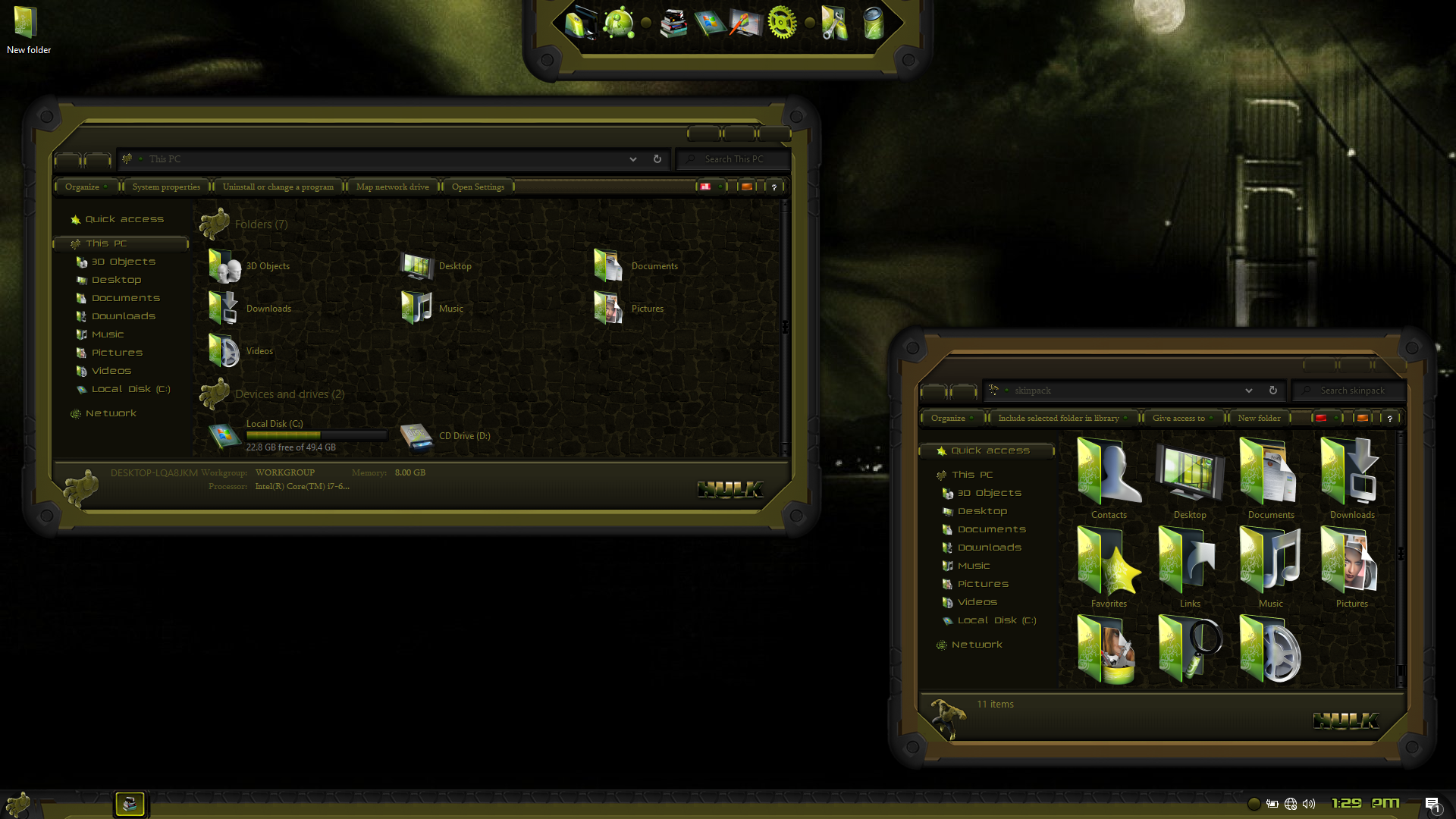Click New folder in skinpack window toolbar

[1259, 418]
